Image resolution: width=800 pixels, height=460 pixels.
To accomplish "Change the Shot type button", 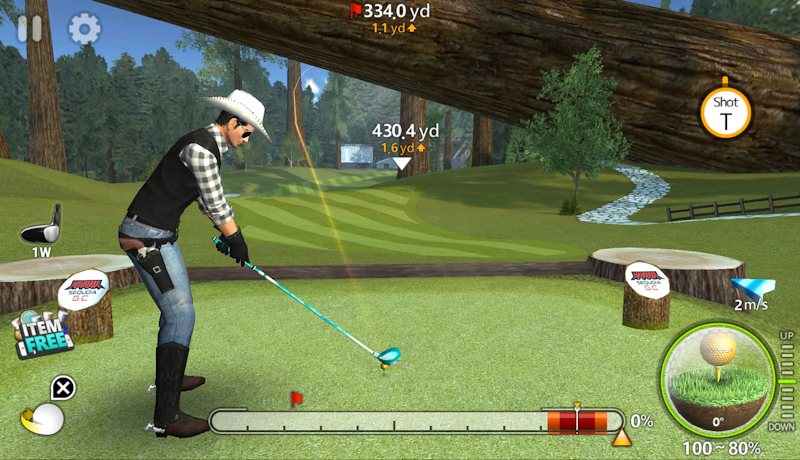I will pyautogui.click(x=725, y=110).
